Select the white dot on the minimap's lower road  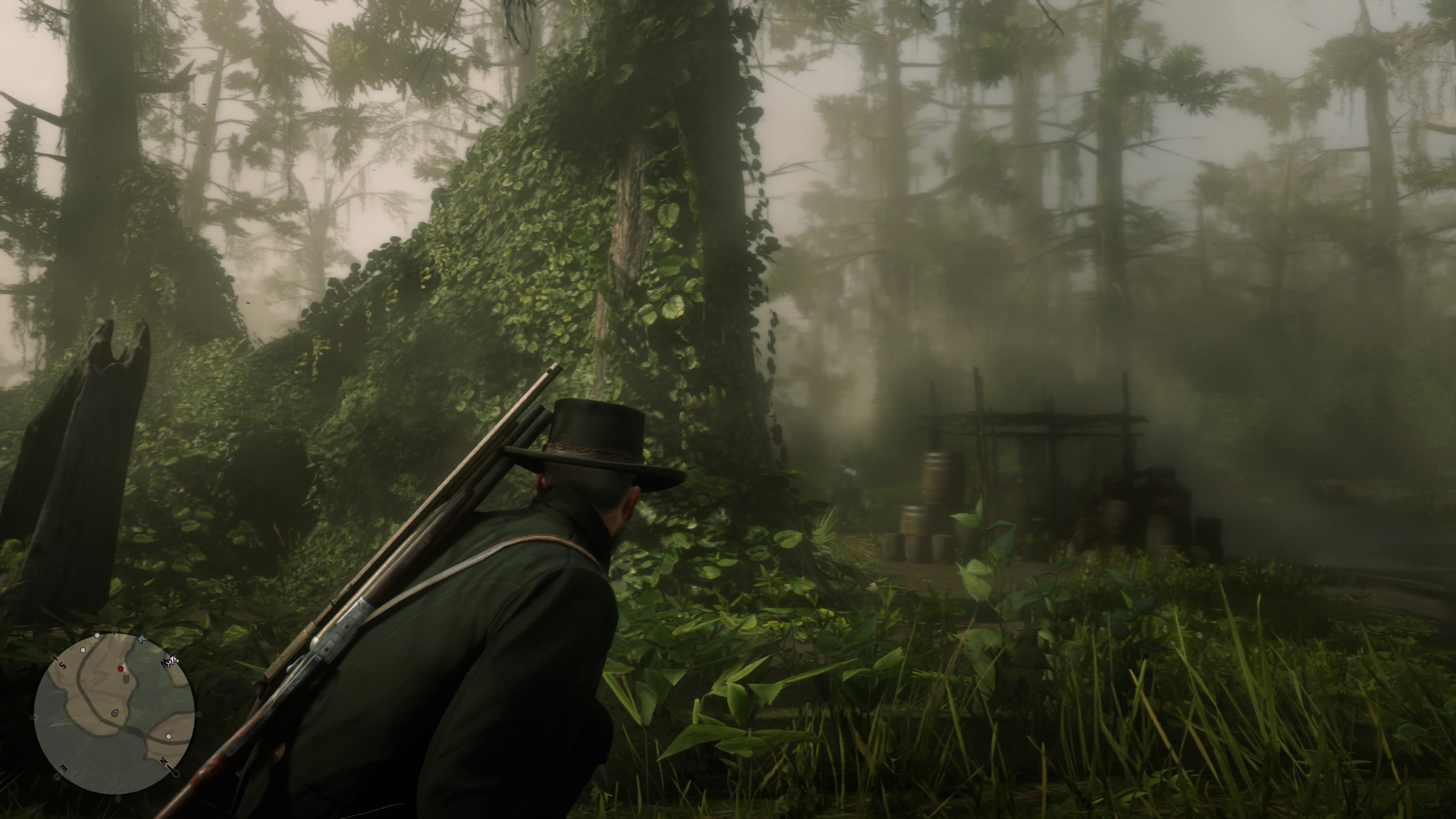pos(169,737)
